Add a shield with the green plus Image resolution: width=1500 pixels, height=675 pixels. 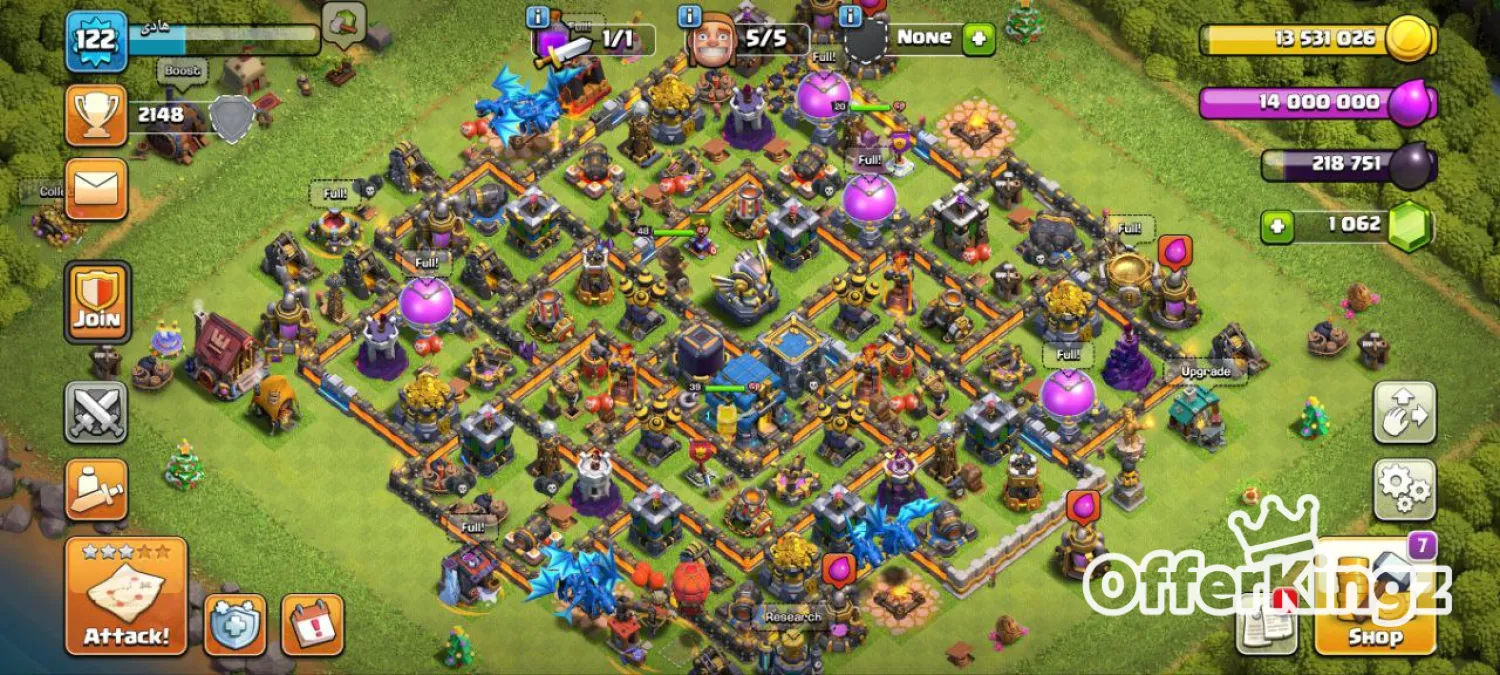(978, 39)
